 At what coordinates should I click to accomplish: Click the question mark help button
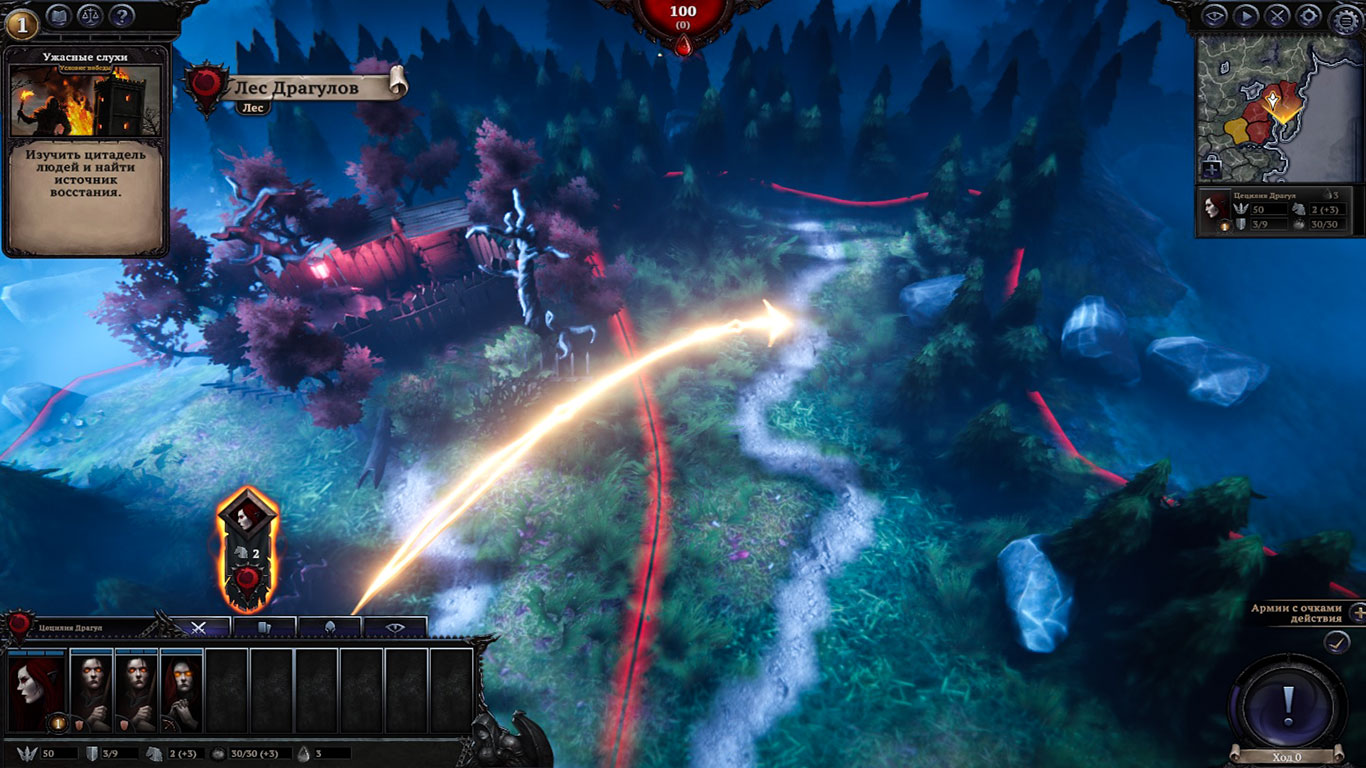tap(121, 16)
